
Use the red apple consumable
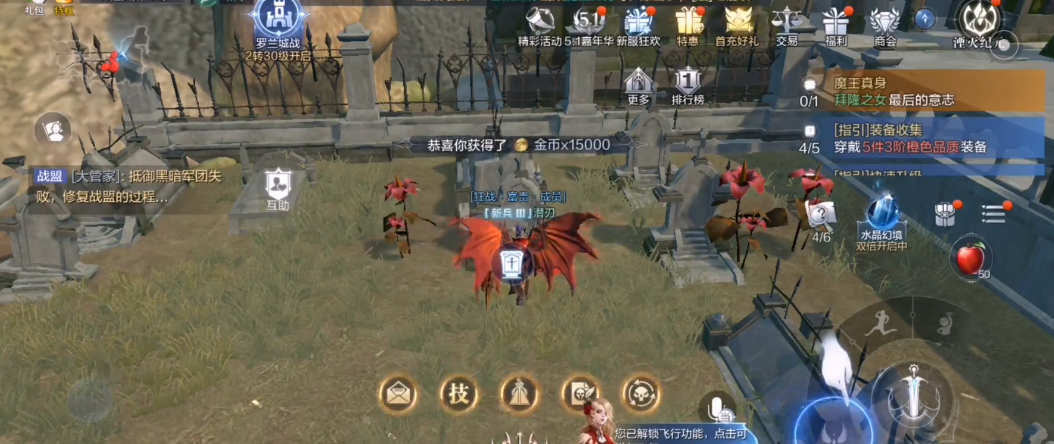[969, 259]
